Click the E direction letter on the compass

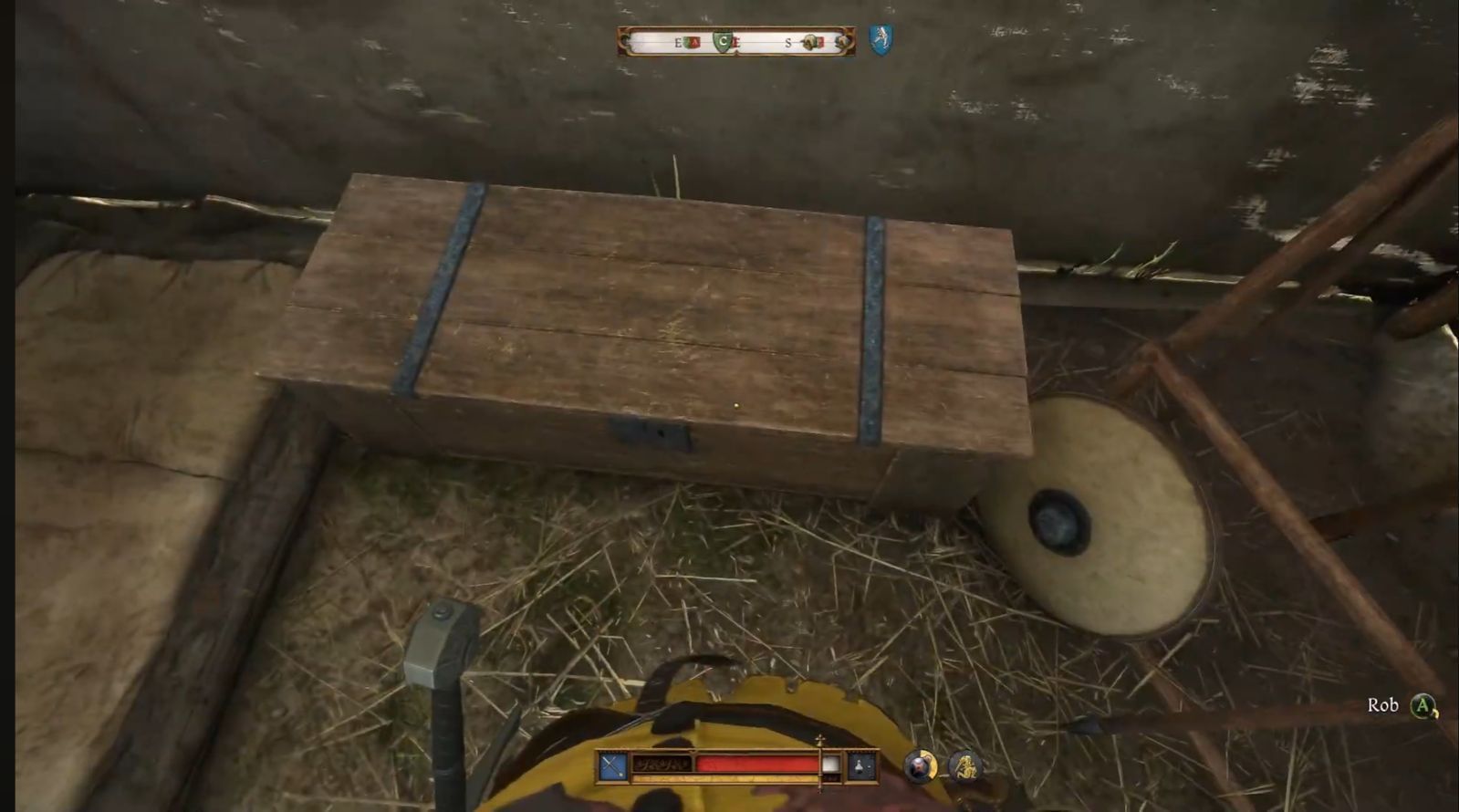[x=677, y=42]
